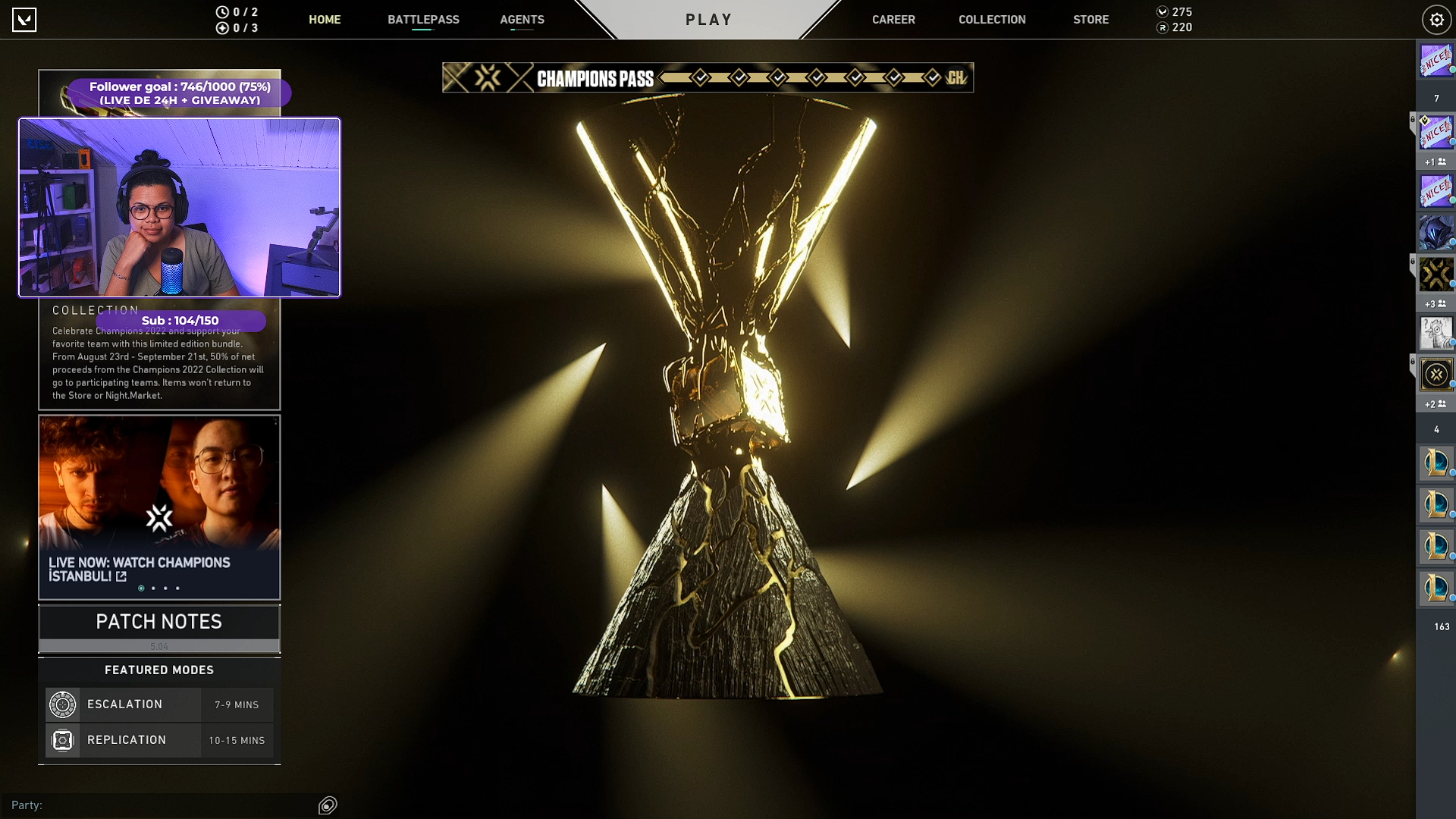This screenshot has width=1456, height=819.
Task: Watch Champions Istanbul live news card
Action: (x=159, y=507)
